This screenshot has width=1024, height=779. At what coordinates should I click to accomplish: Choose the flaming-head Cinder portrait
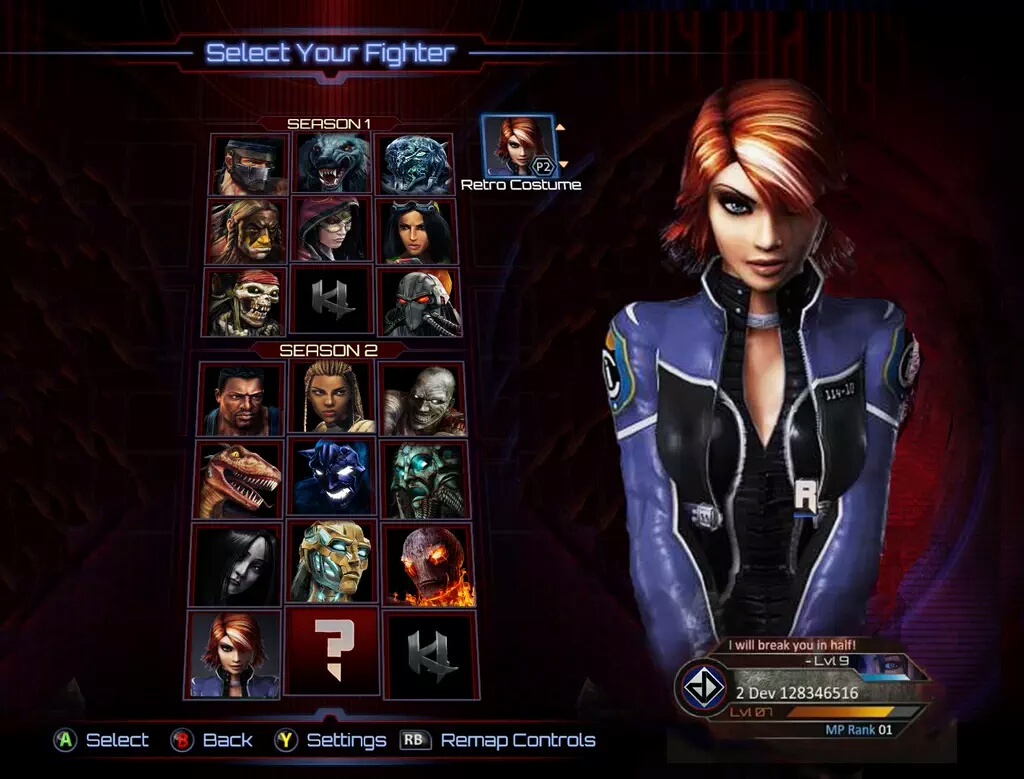pos(427,564)
